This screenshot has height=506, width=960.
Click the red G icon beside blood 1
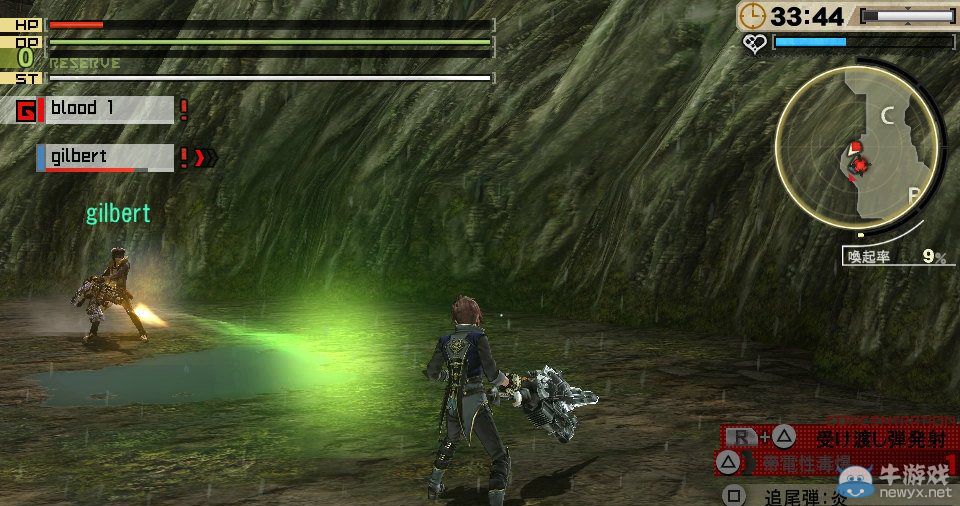[x=27, y=110]
